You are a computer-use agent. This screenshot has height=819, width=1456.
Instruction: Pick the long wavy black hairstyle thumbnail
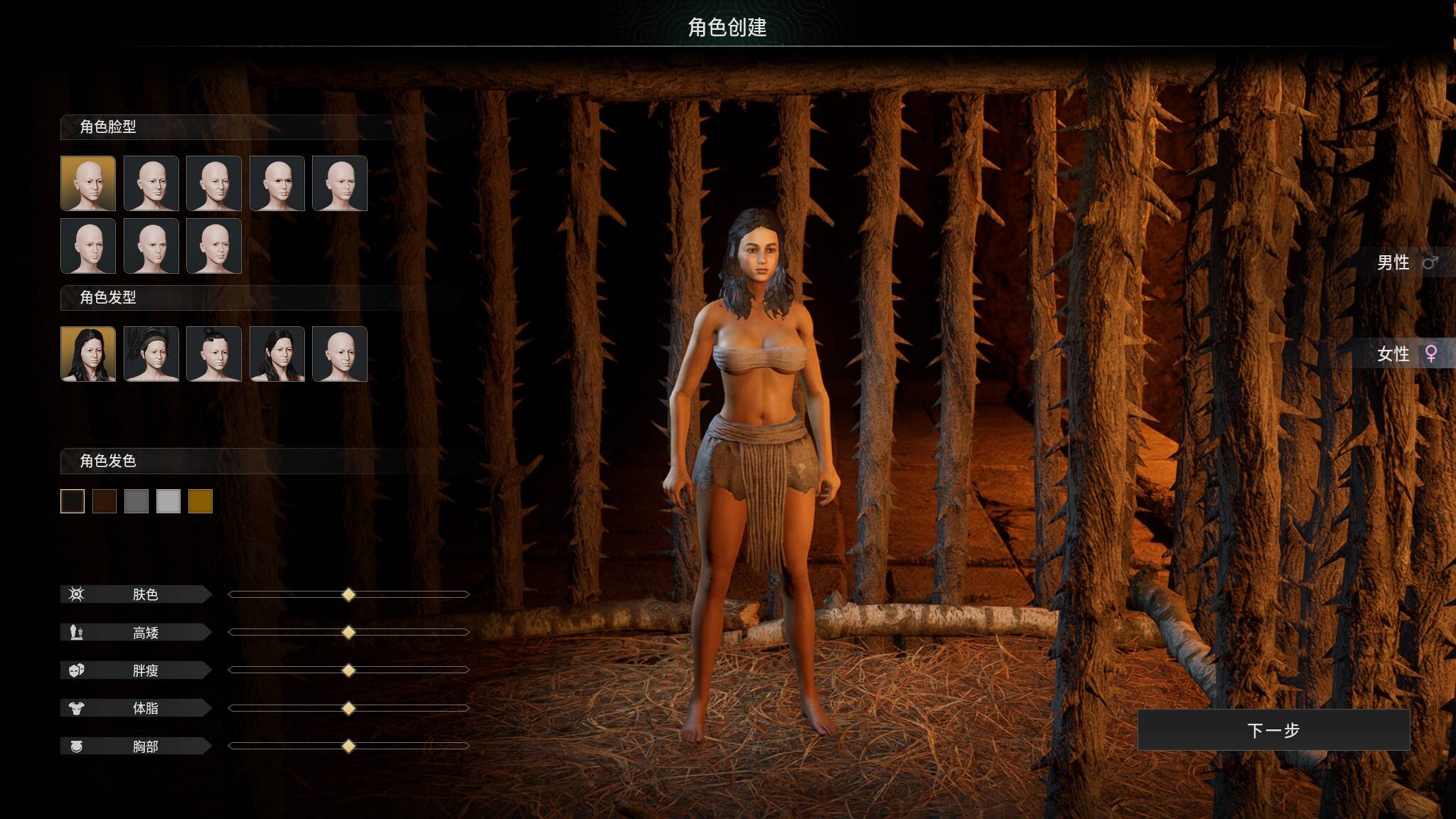(88, 354)
